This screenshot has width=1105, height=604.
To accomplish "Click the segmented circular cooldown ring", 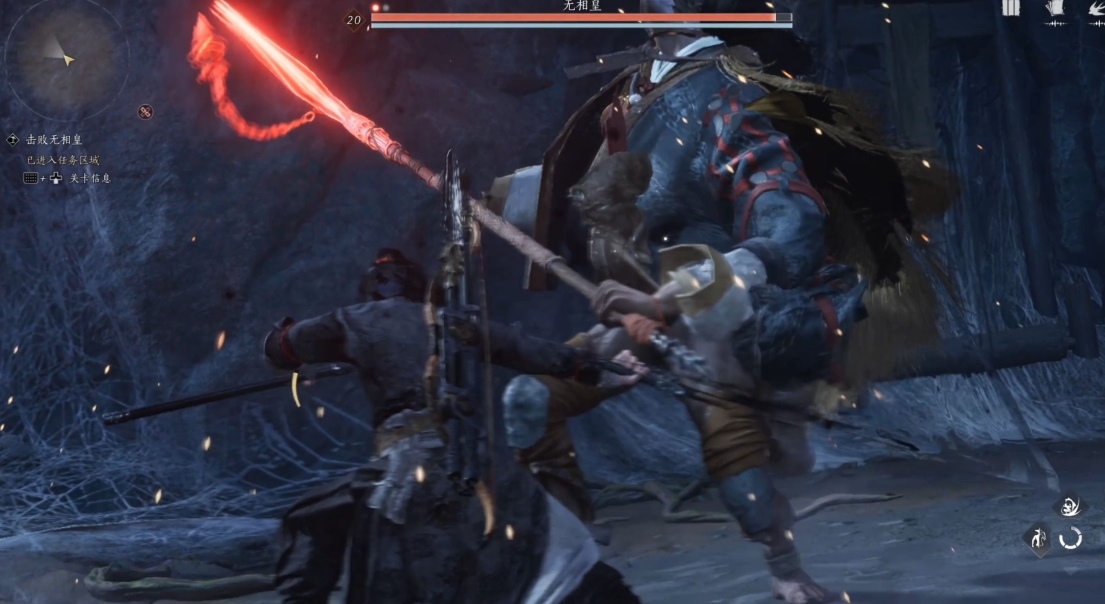I will [1070, 538].
